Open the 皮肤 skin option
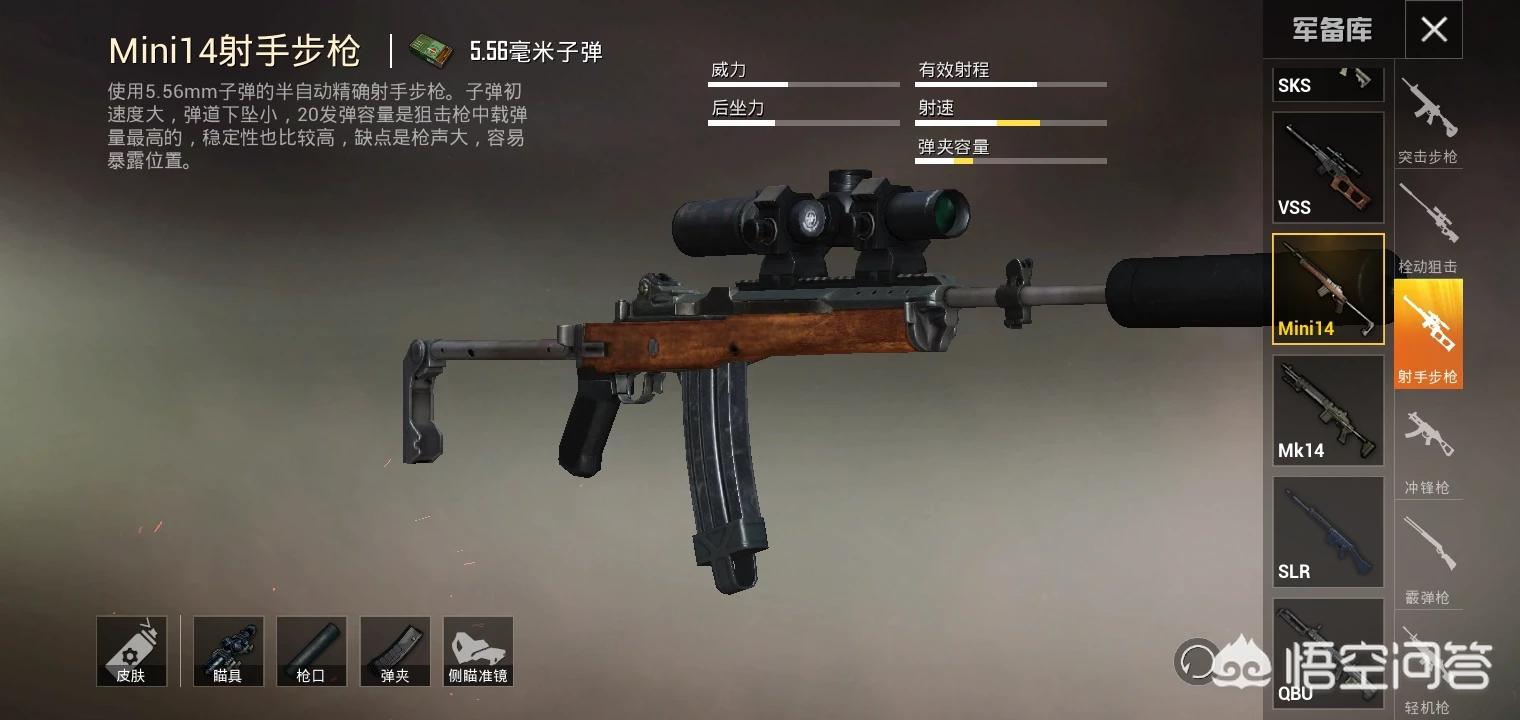The height and width of the screenshot is (720, 1520). [x=131, y=651]
